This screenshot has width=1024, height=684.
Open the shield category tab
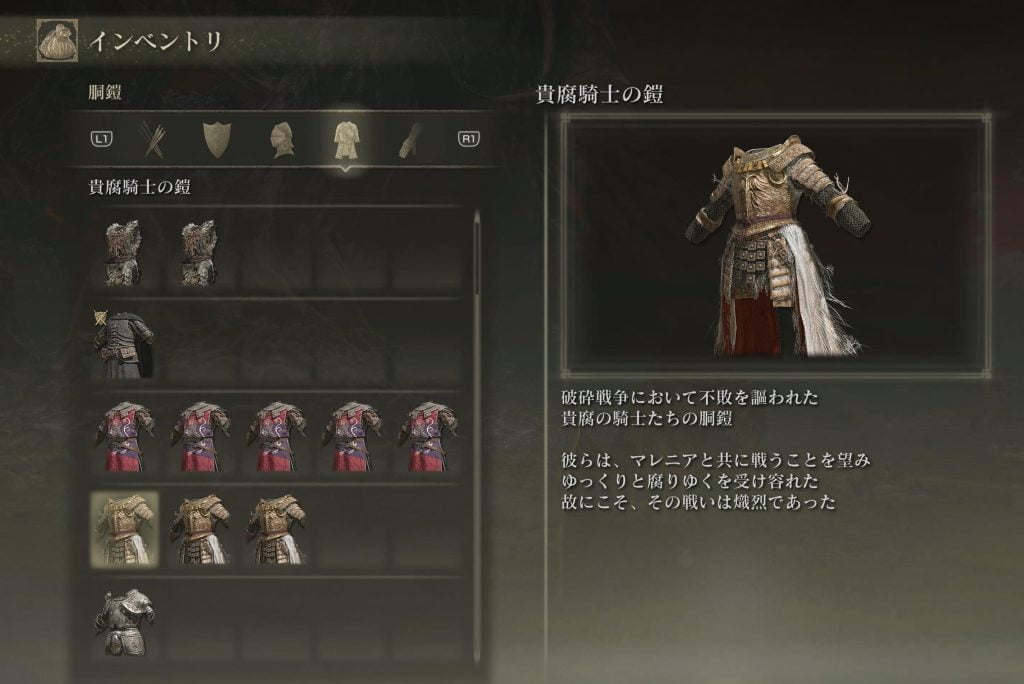[217, 140]
